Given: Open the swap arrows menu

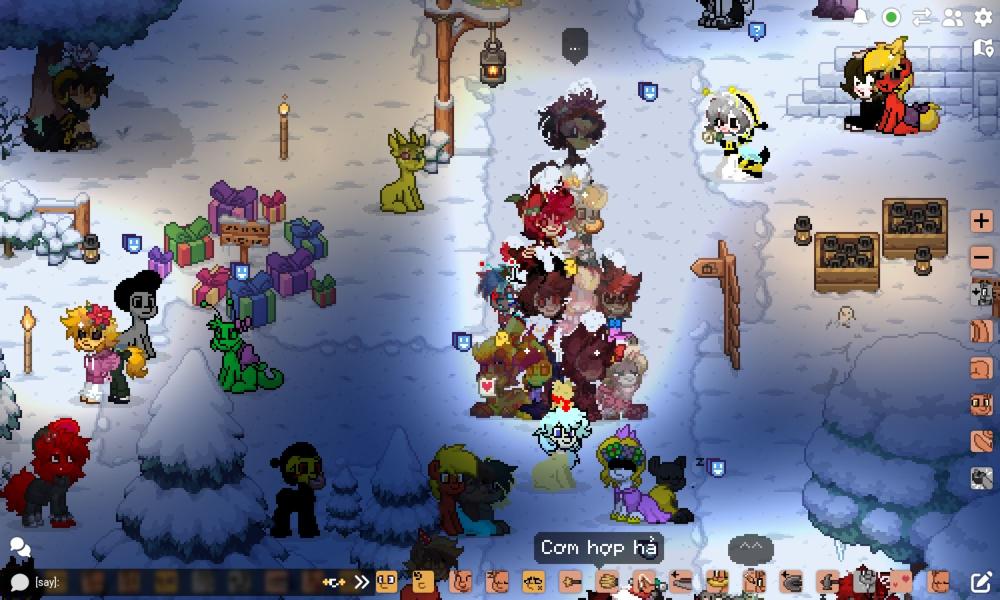Looking at the screenshot, I should (921, 17).
